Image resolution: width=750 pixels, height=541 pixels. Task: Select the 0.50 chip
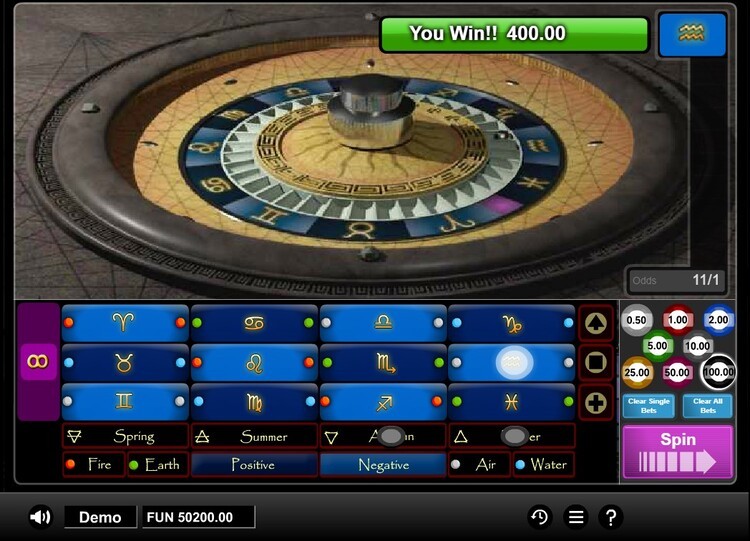point(635,320)
